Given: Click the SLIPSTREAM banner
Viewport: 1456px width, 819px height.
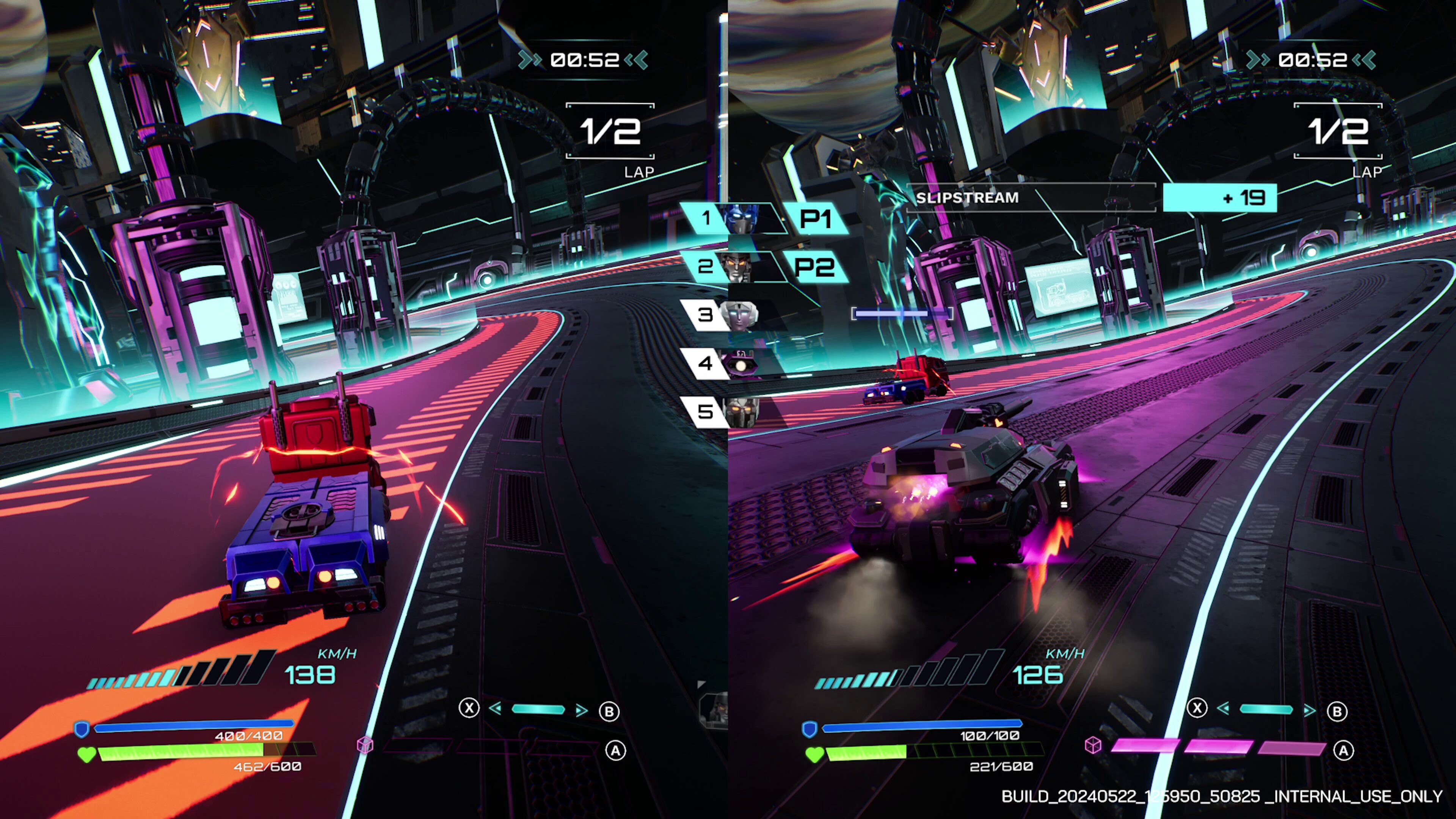Looking at the screenshot, I should [x=968, y=198].
